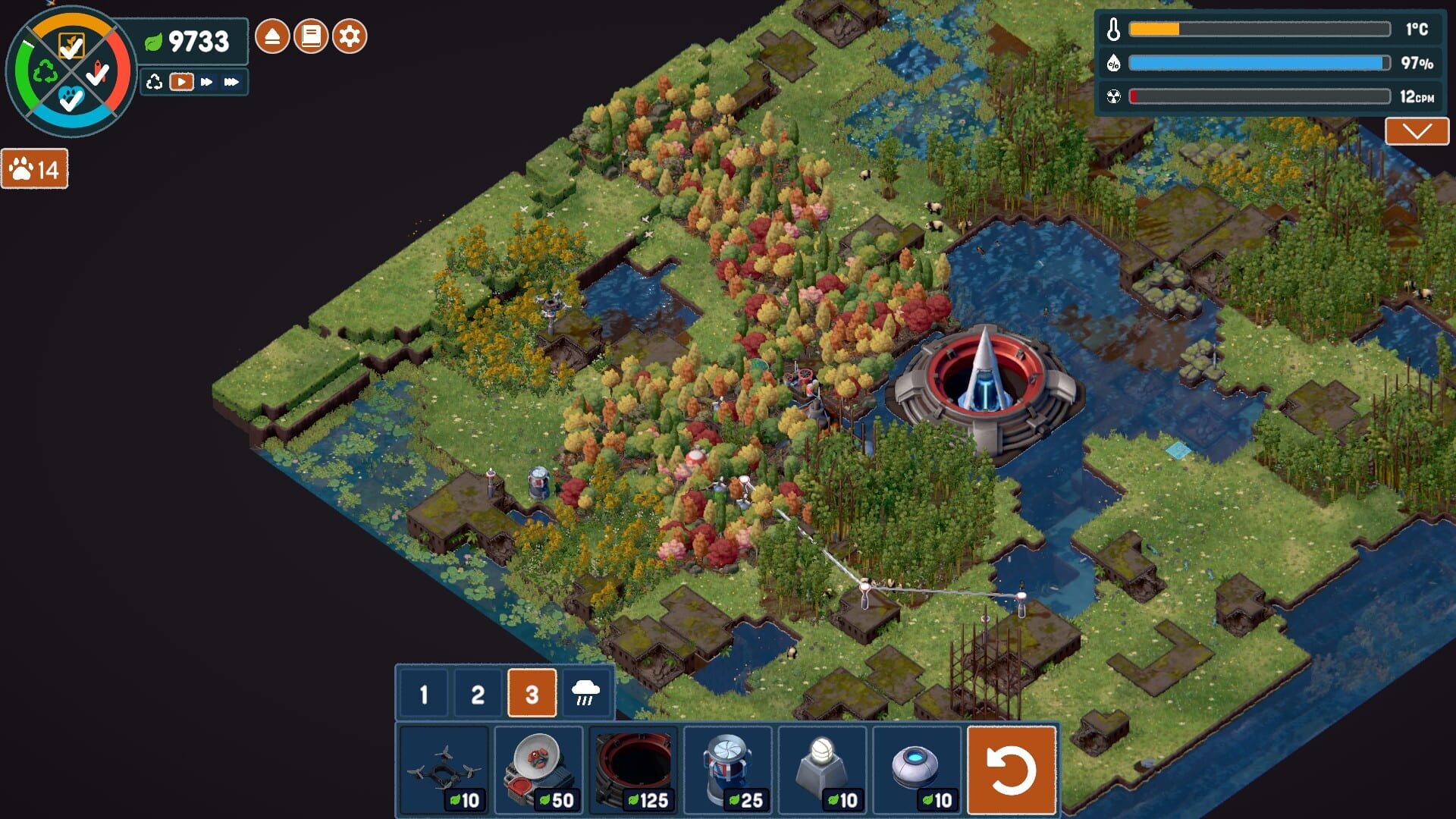Open the weather control with rain cloud icon
This screenshot has height=819, width=1456.
[x=585, y=692]
